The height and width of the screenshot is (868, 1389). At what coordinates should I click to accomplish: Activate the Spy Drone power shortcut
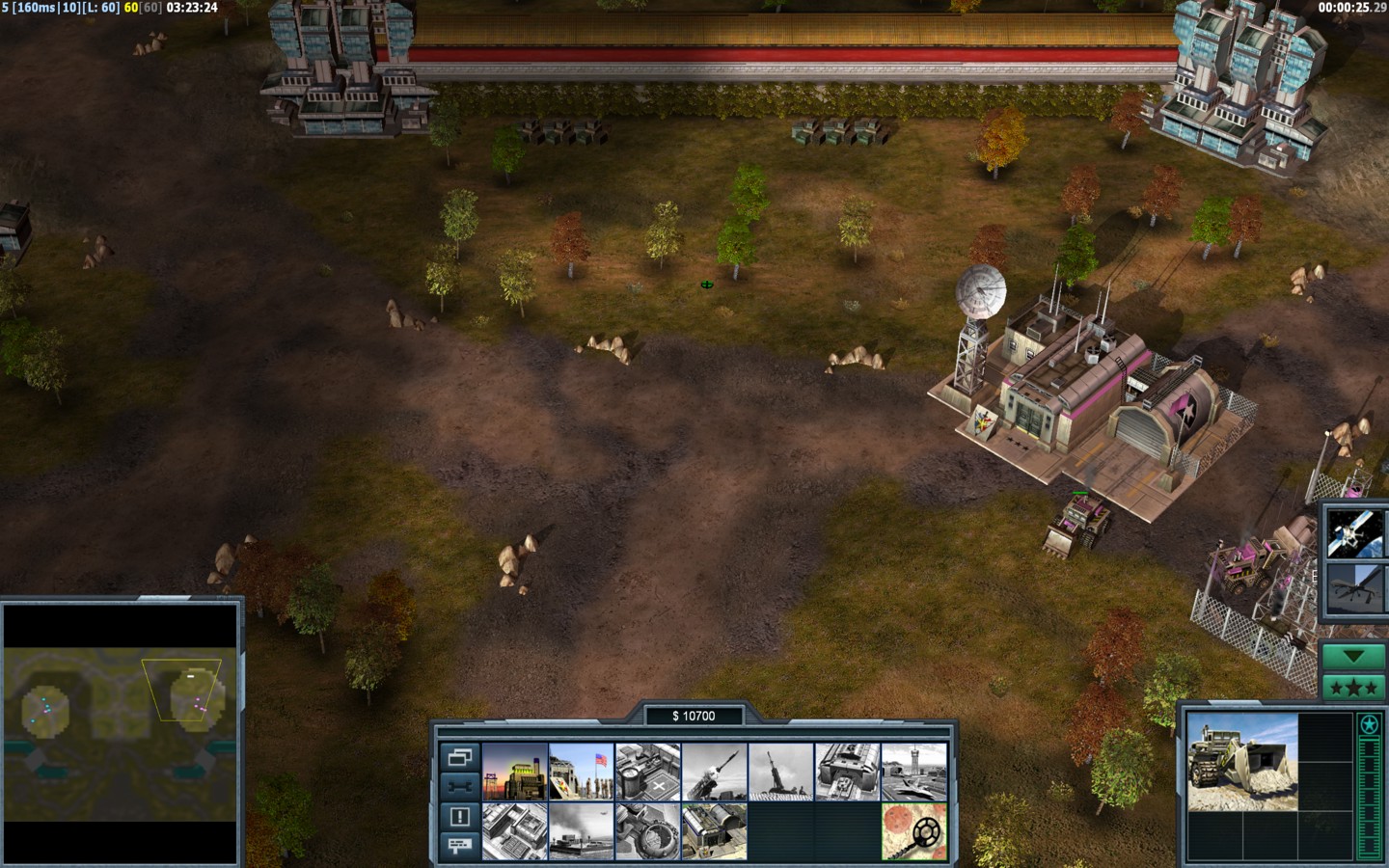pos(1353,588)
